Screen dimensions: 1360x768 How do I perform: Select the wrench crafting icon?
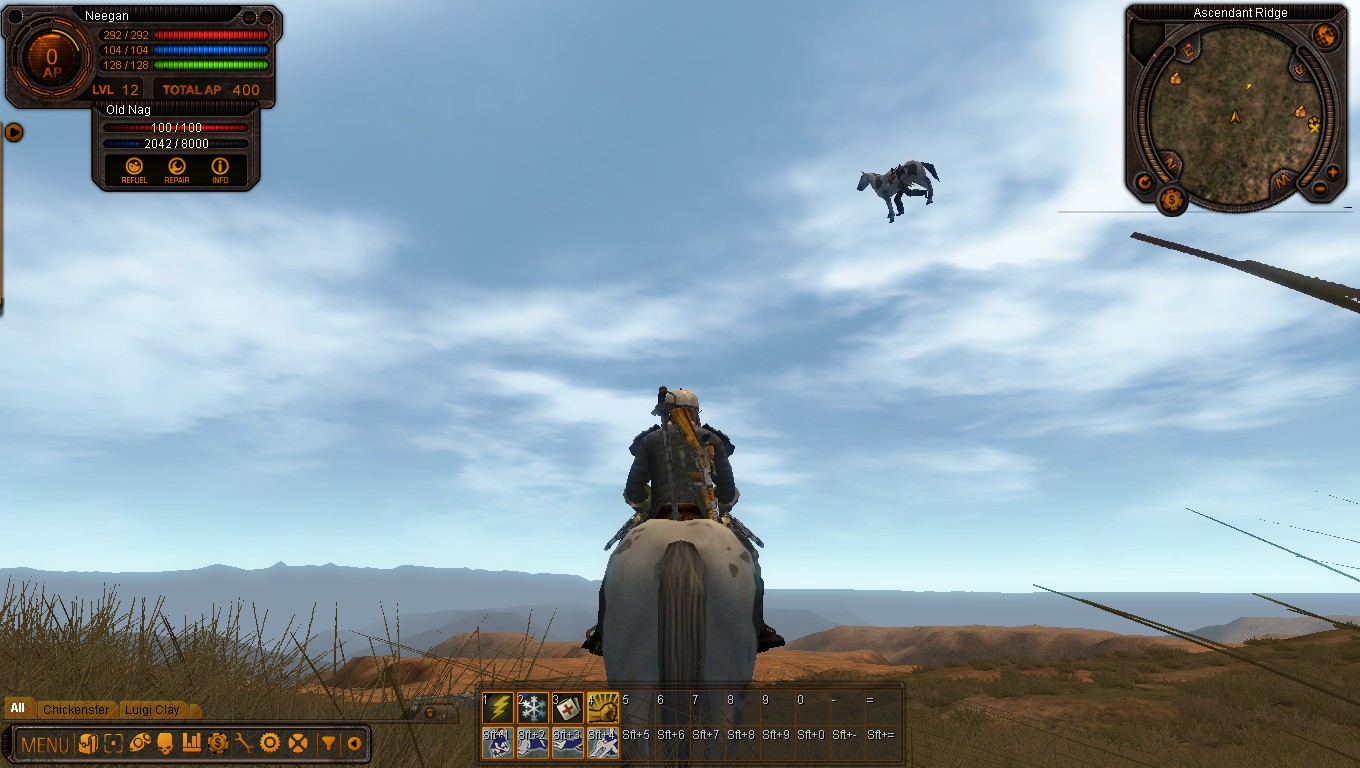245,742
